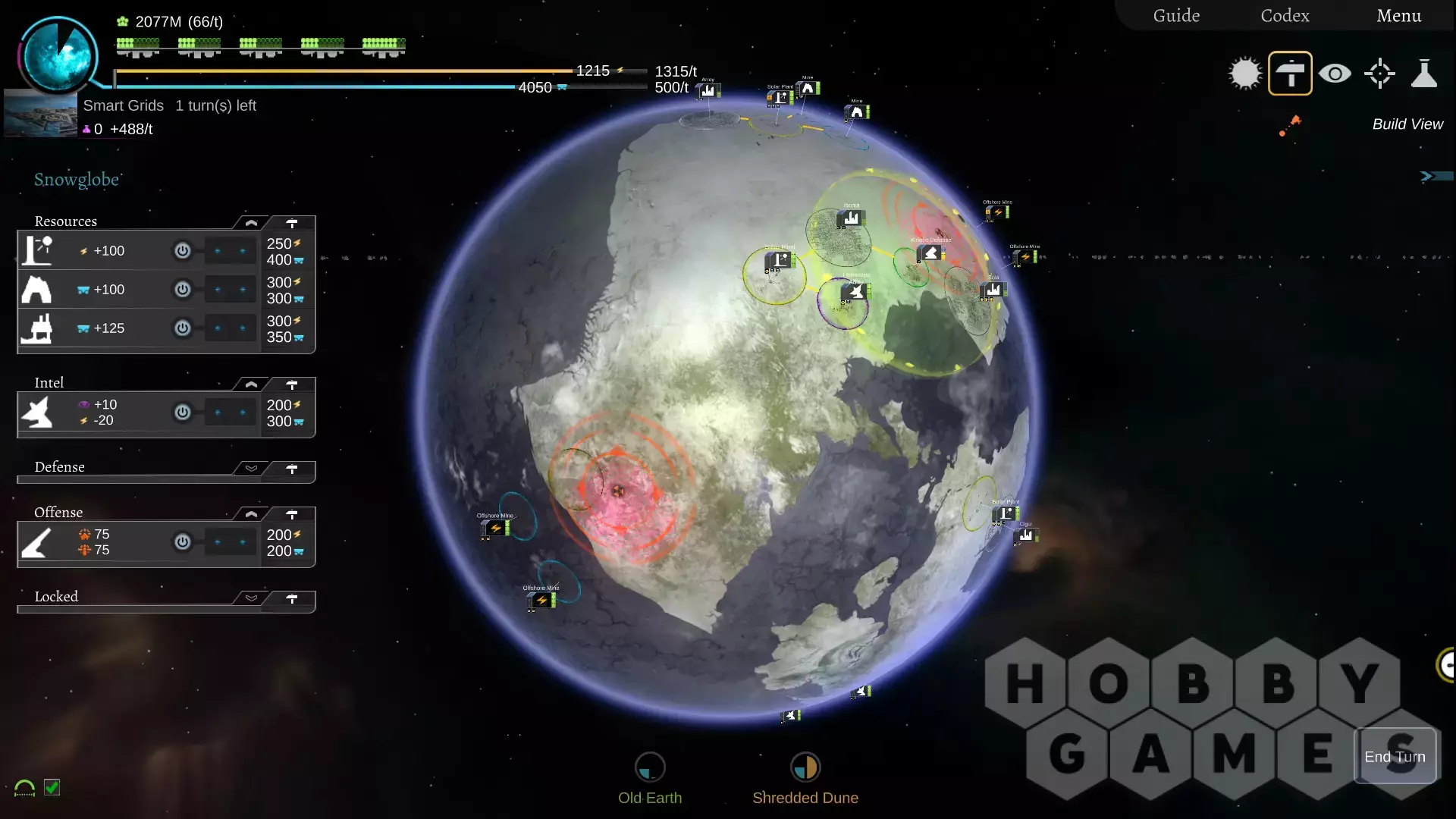1456x819 pixels.
Task: Select the Offense missile launcher icon
Action: click(36, 542)
